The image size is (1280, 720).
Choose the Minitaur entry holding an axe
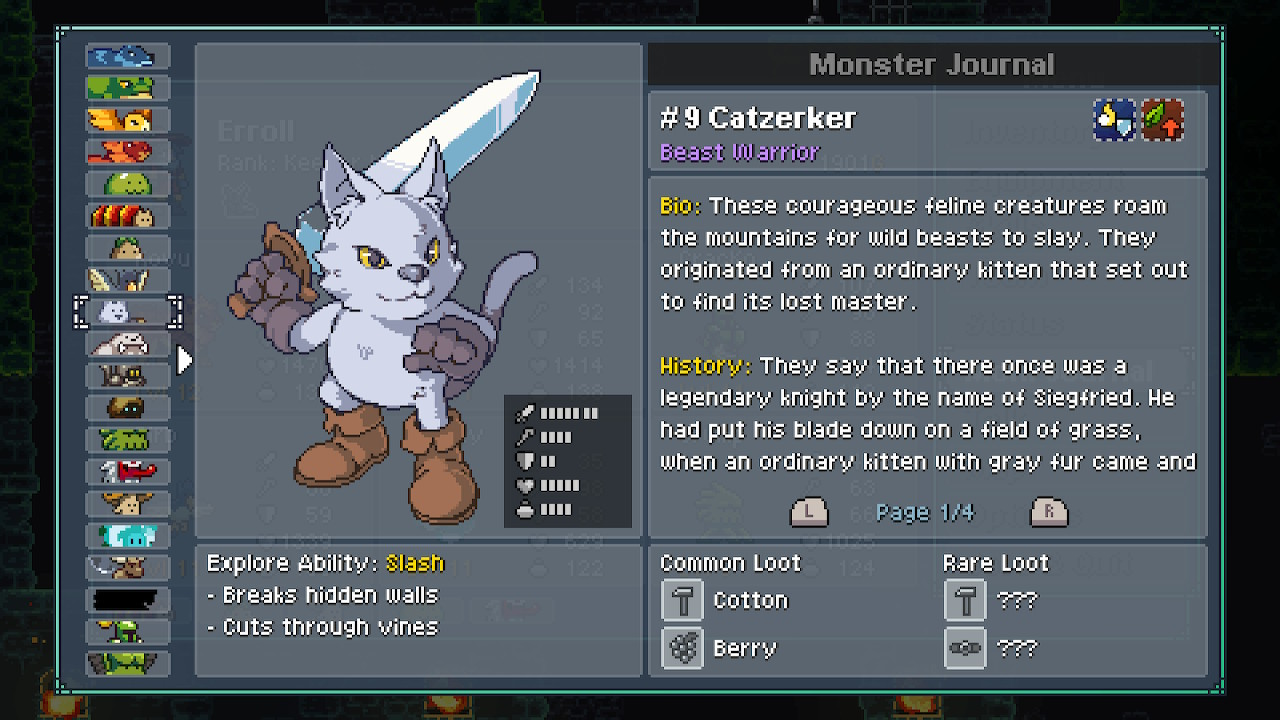[127, 568]
